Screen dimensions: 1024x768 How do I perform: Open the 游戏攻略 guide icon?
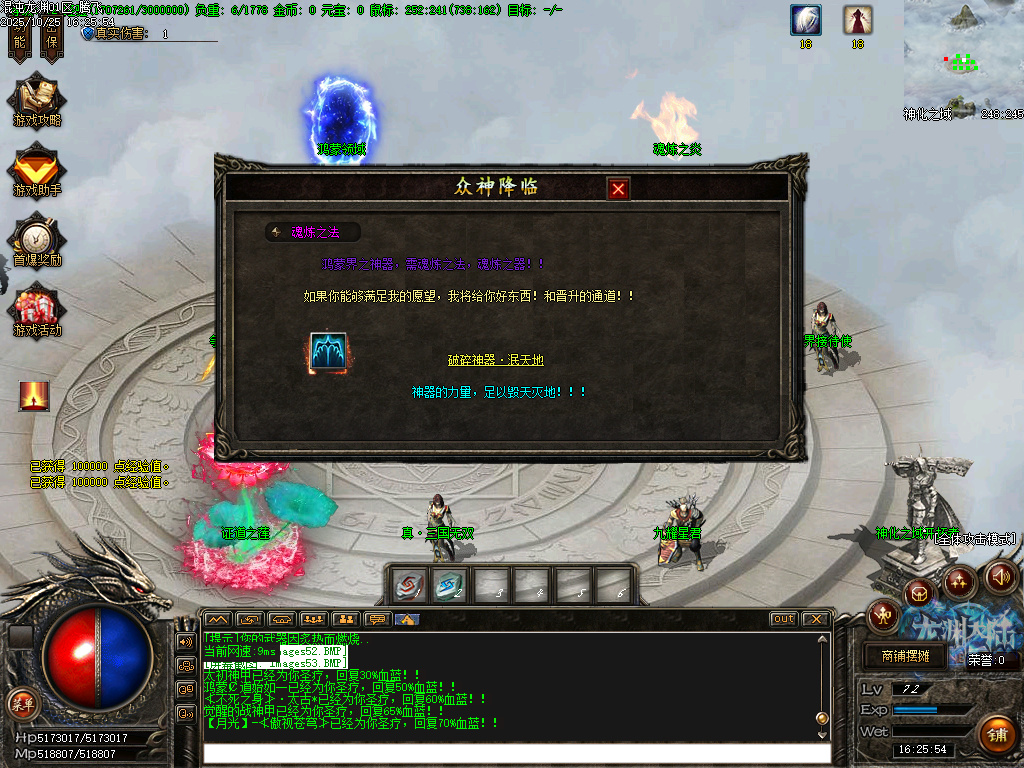pos(37,101)
